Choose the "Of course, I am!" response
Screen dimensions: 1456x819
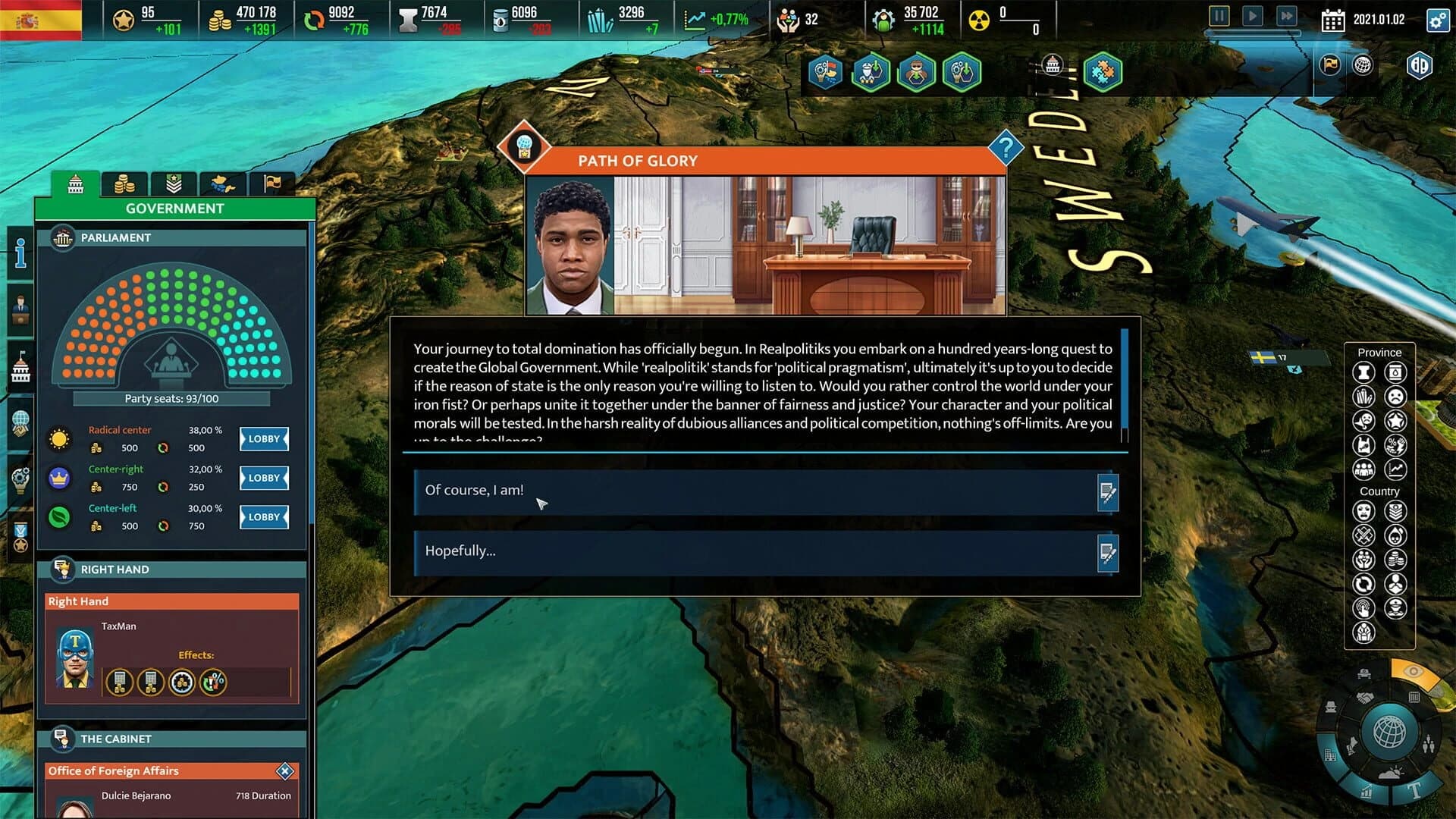(758, 491)
